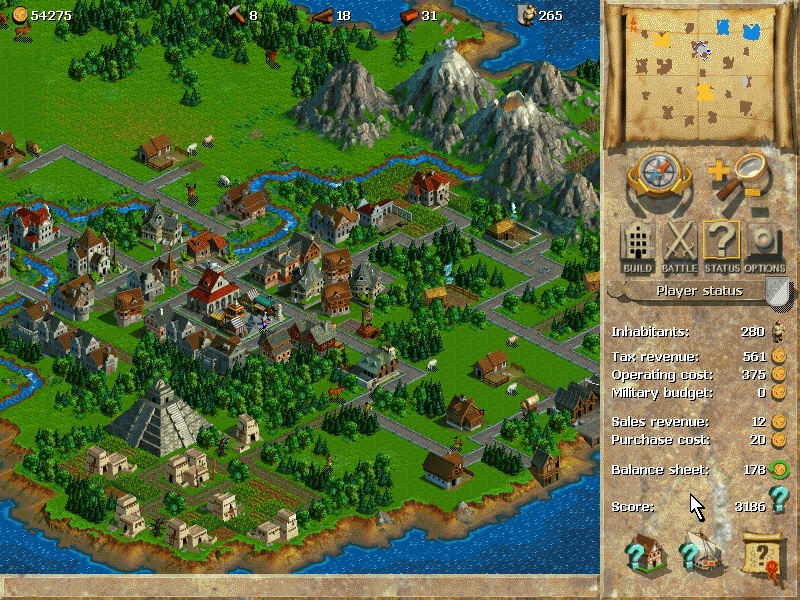The height and width of the screenshot is (600, 800).
Task: Zoom in with the plus magnifier
Action: pos(742,171)
